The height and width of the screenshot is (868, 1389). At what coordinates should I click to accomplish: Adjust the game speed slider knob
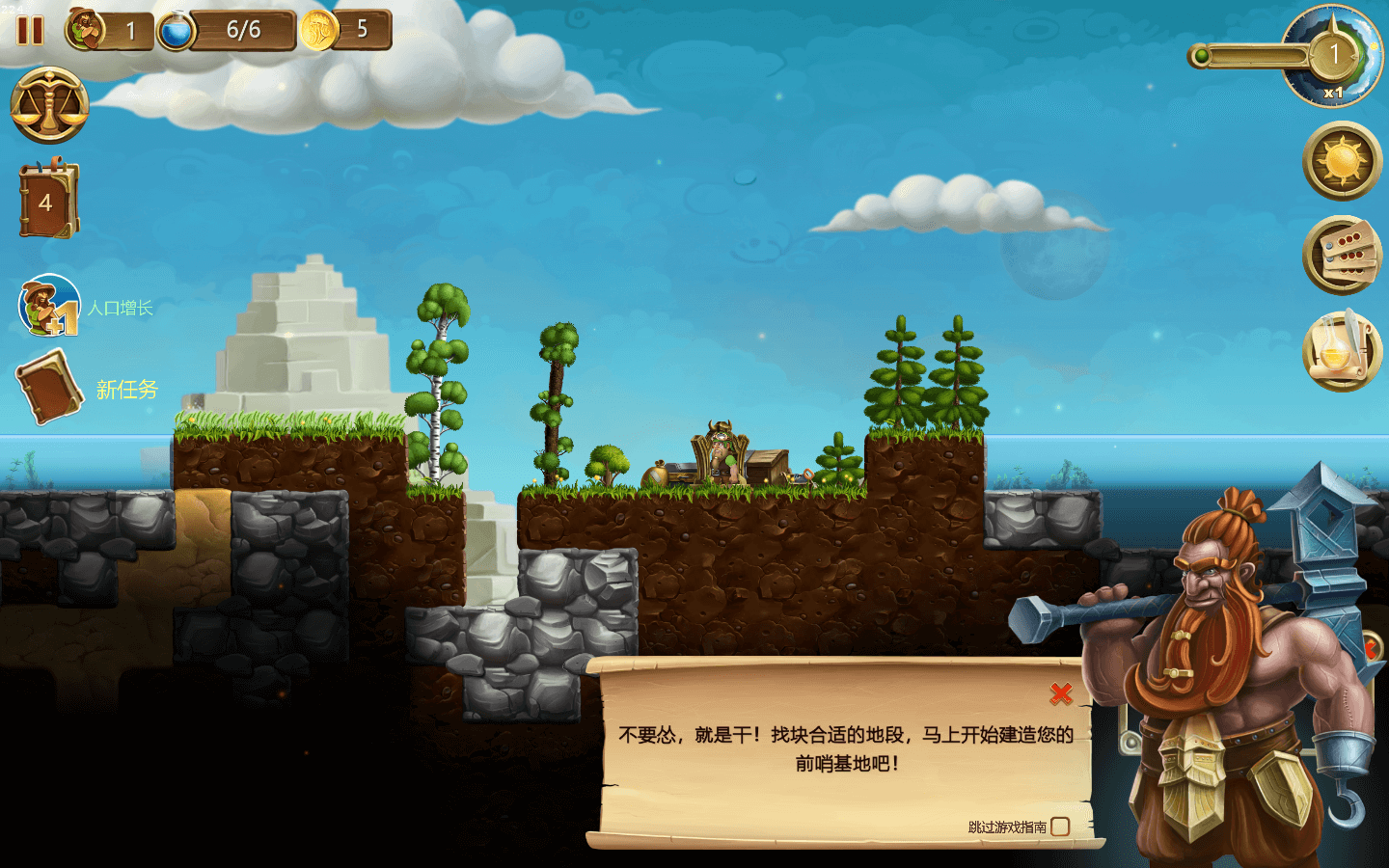(1200, 56)
